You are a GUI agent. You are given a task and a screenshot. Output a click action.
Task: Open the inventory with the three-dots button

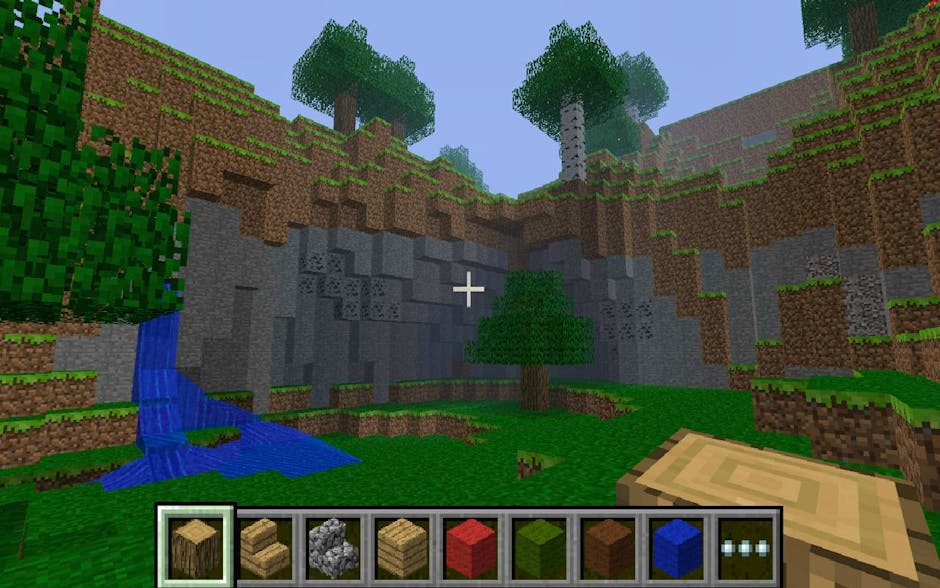746,547
